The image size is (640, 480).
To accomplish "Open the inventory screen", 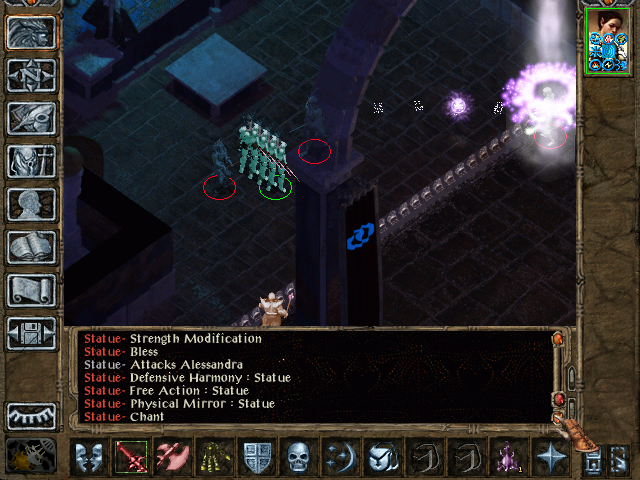I will 31,161.
